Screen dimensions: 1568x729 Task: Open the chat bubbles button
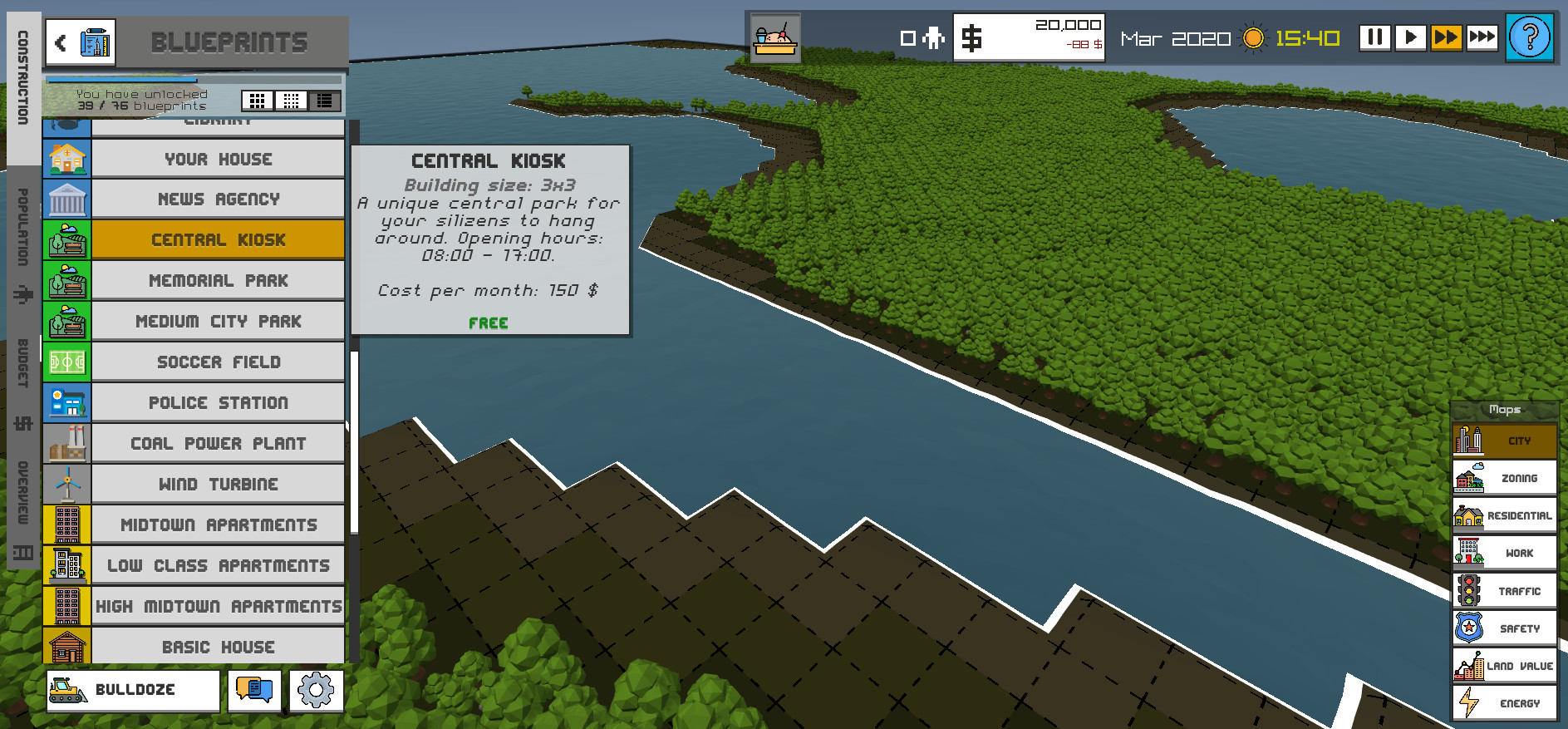[x=254, y=690]
